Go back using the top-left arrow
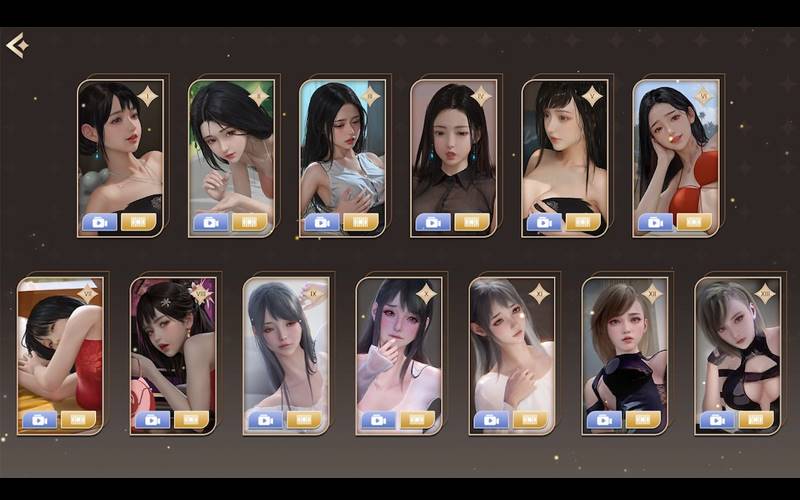Image resolution: width=800 pixels, height=500 pixels. pyautogui.click(x=16, y=45)
